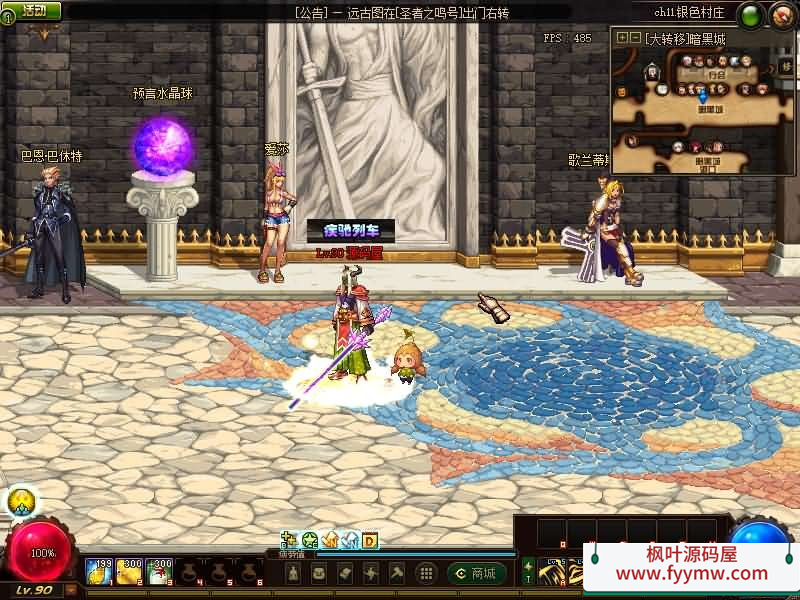This screenshot has width=800, height=600.
Task: Open the 商城 shop
Action: point(476,573)
